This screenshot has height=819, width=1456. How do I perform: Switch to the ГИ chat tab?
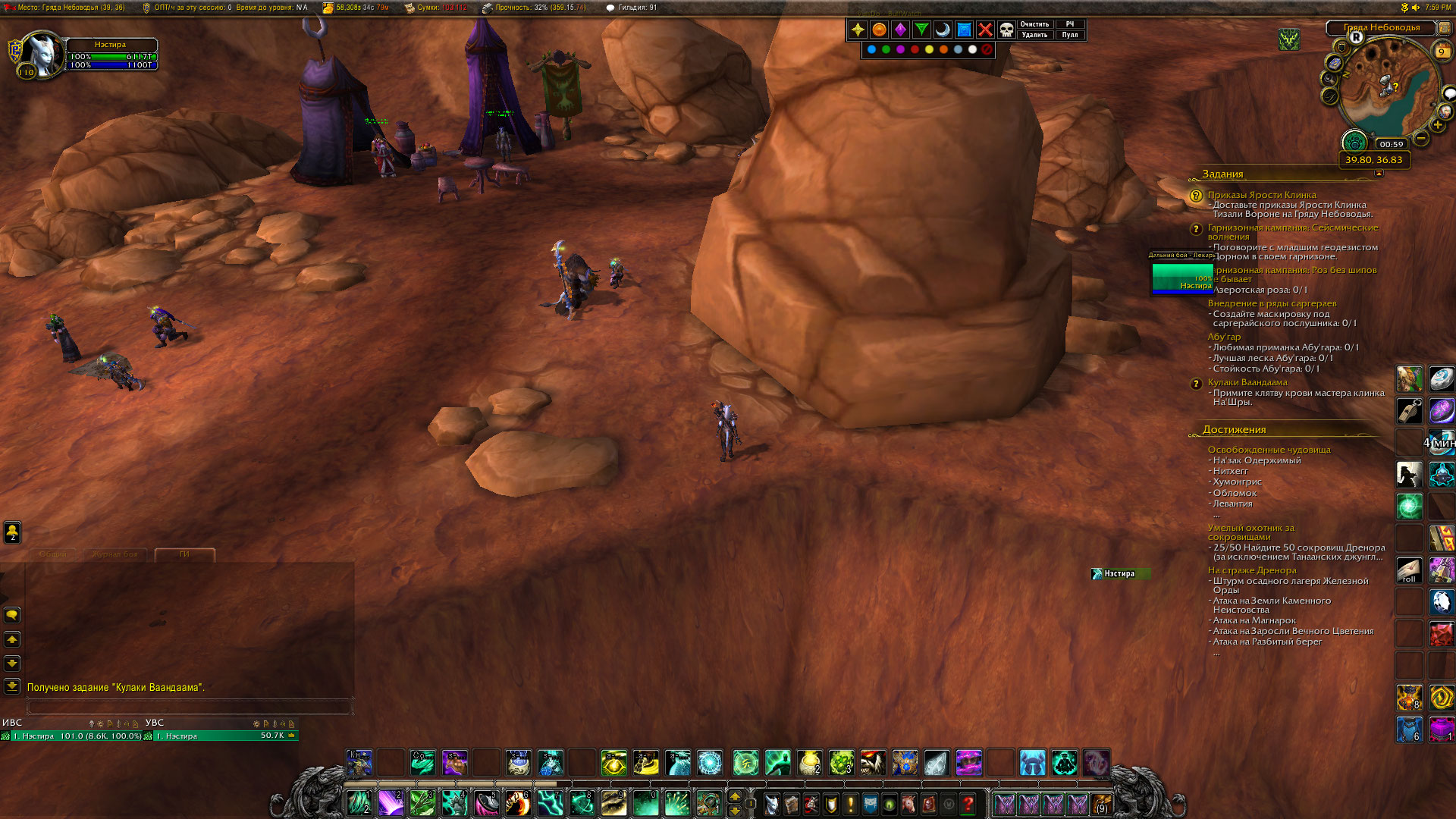(184, 554)
